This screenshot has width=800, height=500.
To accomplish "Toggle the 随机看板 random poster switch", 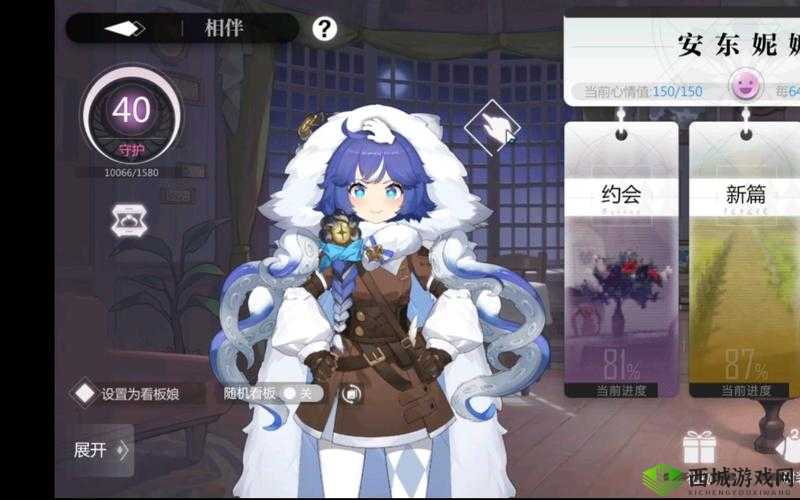I will (297, 393).
